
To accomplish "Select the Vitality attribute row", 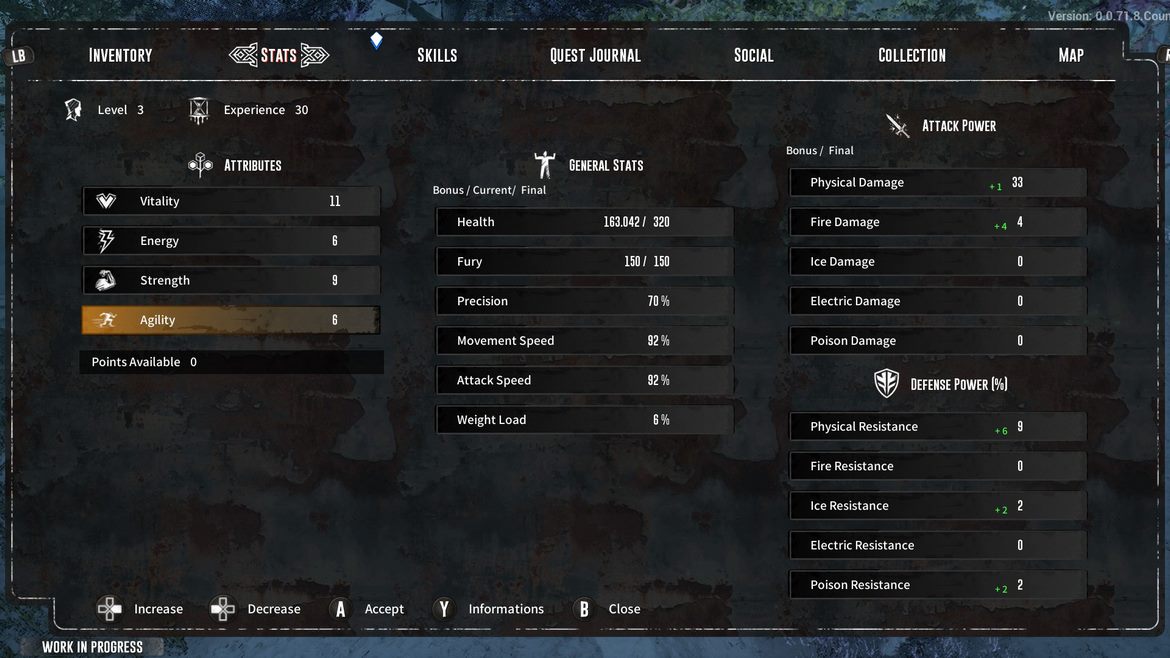I will [231, 201].
